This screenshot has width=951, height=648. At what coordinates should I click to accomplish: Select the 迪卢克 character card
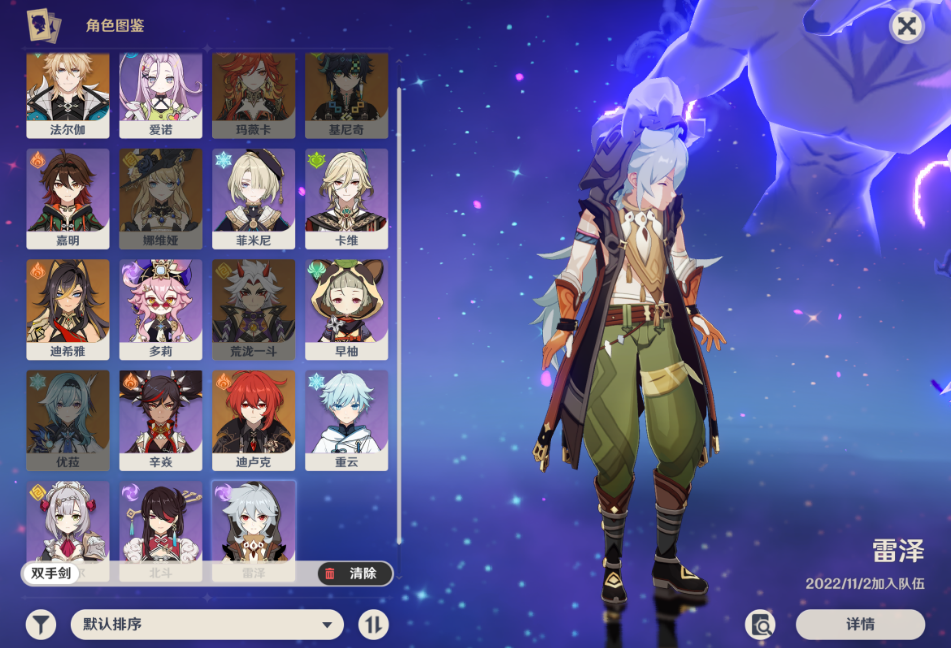tap(254, 420)
